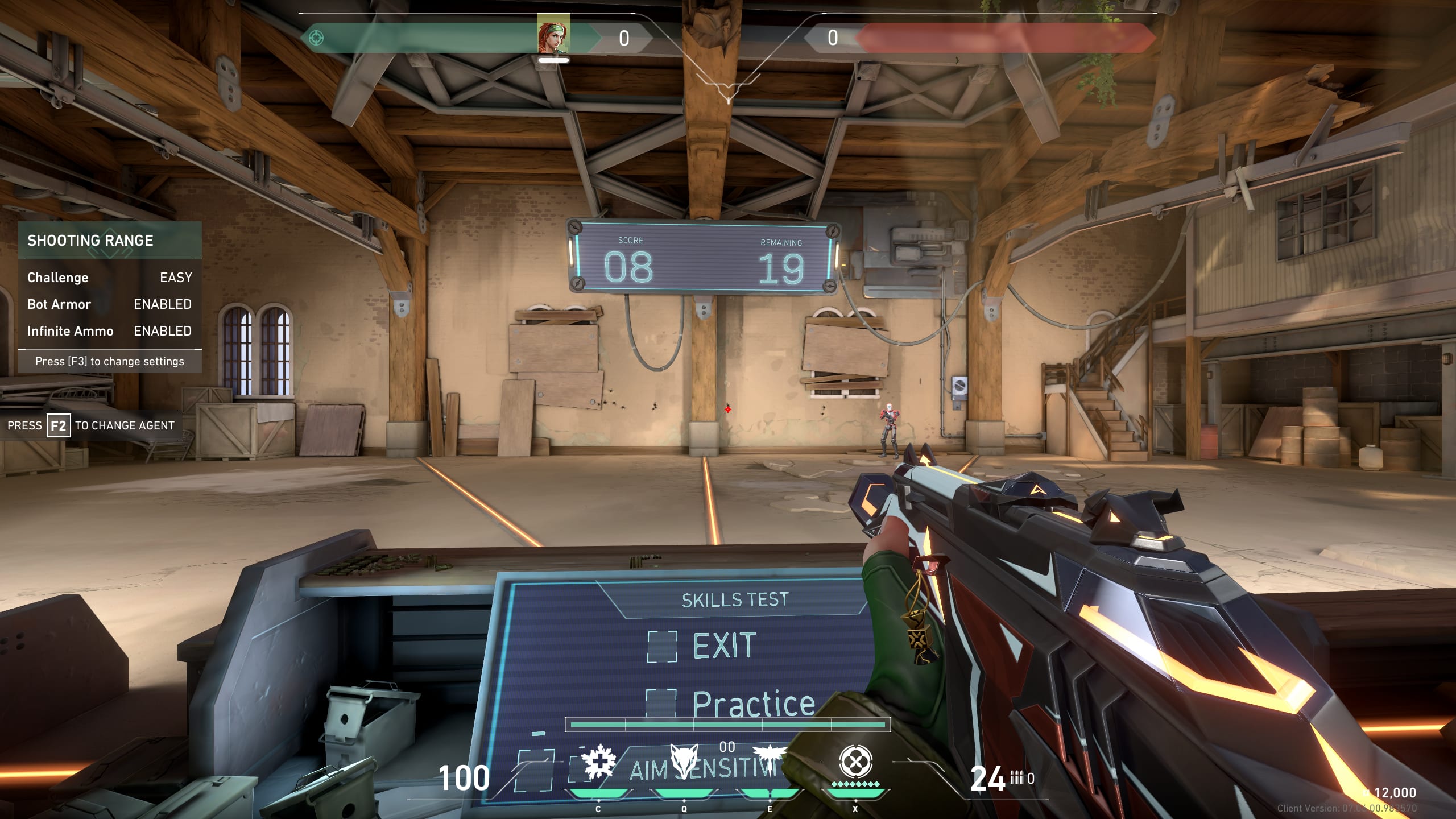Click the crosshair emblem on the green team bar
Screen dimensions: 1456x819
pyautogui.click(x=316, y=38)
